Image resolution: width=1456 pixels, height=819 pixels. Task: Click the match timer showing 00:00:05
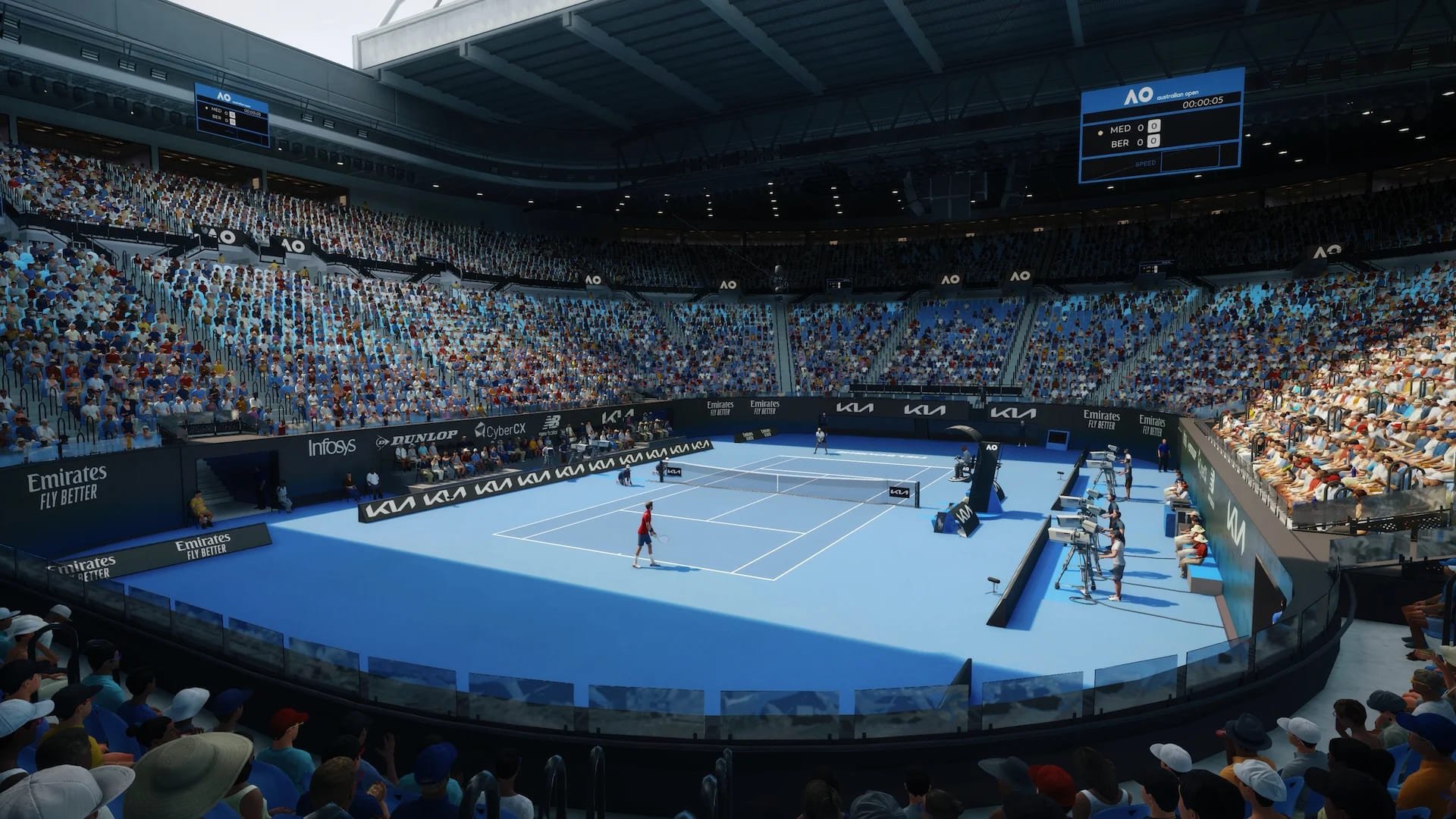tap(1203, 102)
